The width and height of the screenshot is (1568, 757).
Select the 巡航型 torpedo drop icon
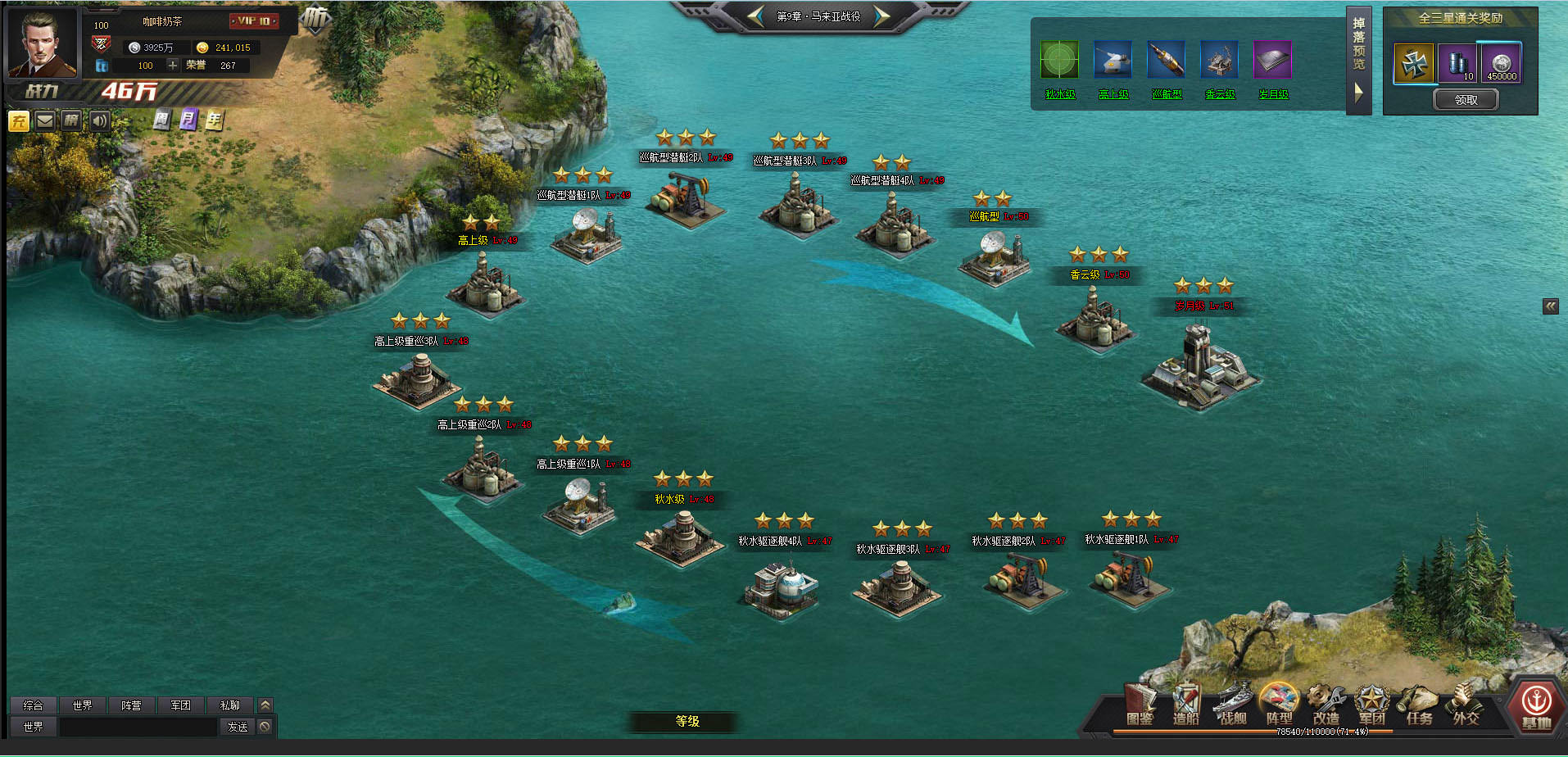[1166, 61]
